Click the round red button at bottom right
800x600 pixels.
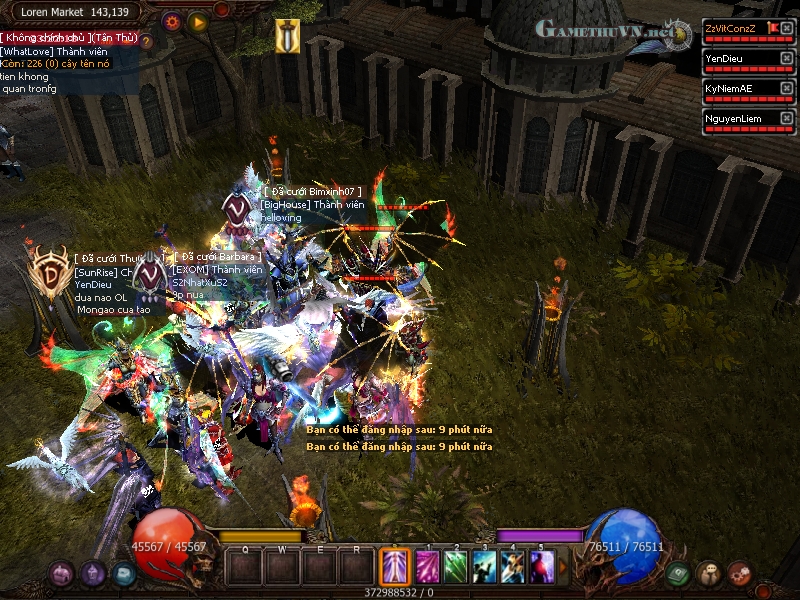(x=740, y=574)
